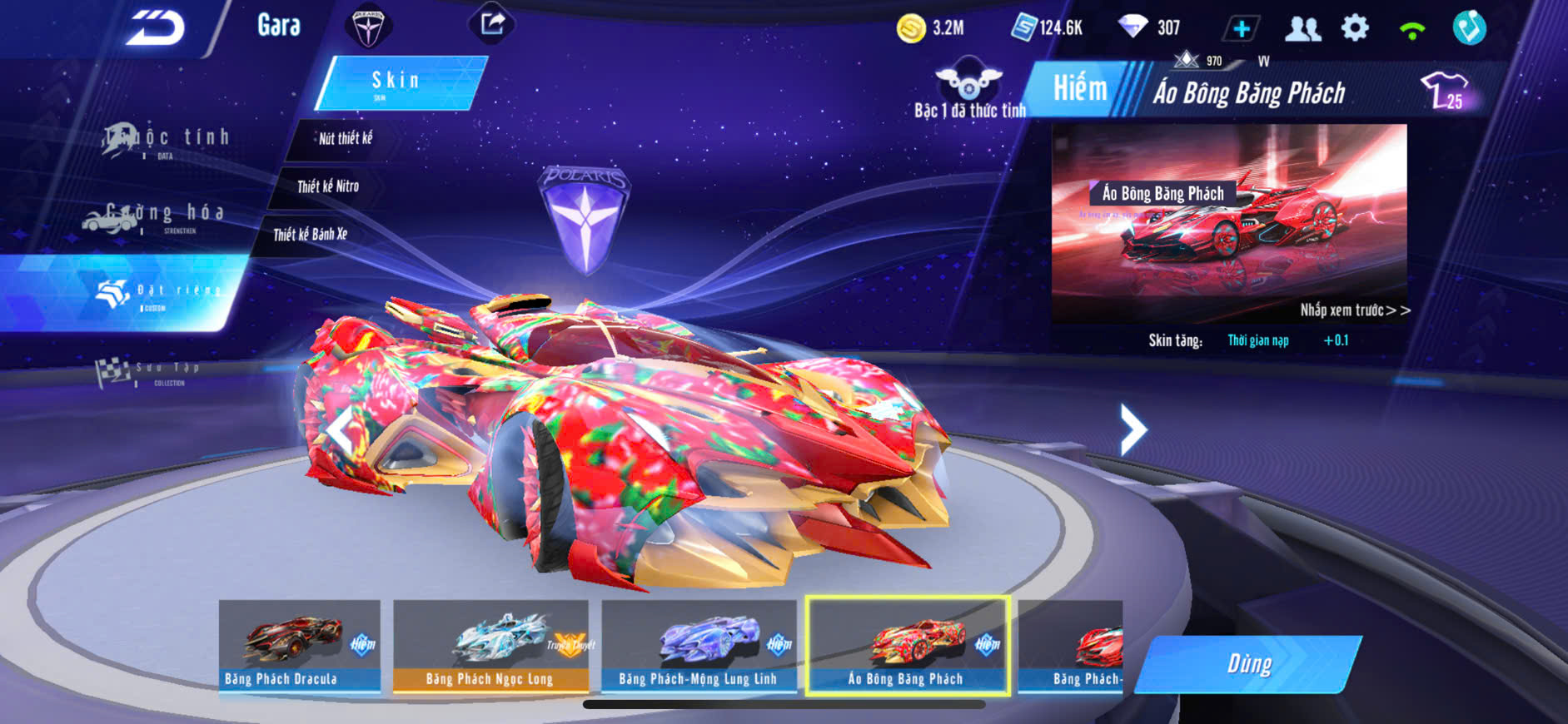Switch to Thiết kế Bánh Xe

(x=311, y=235)
